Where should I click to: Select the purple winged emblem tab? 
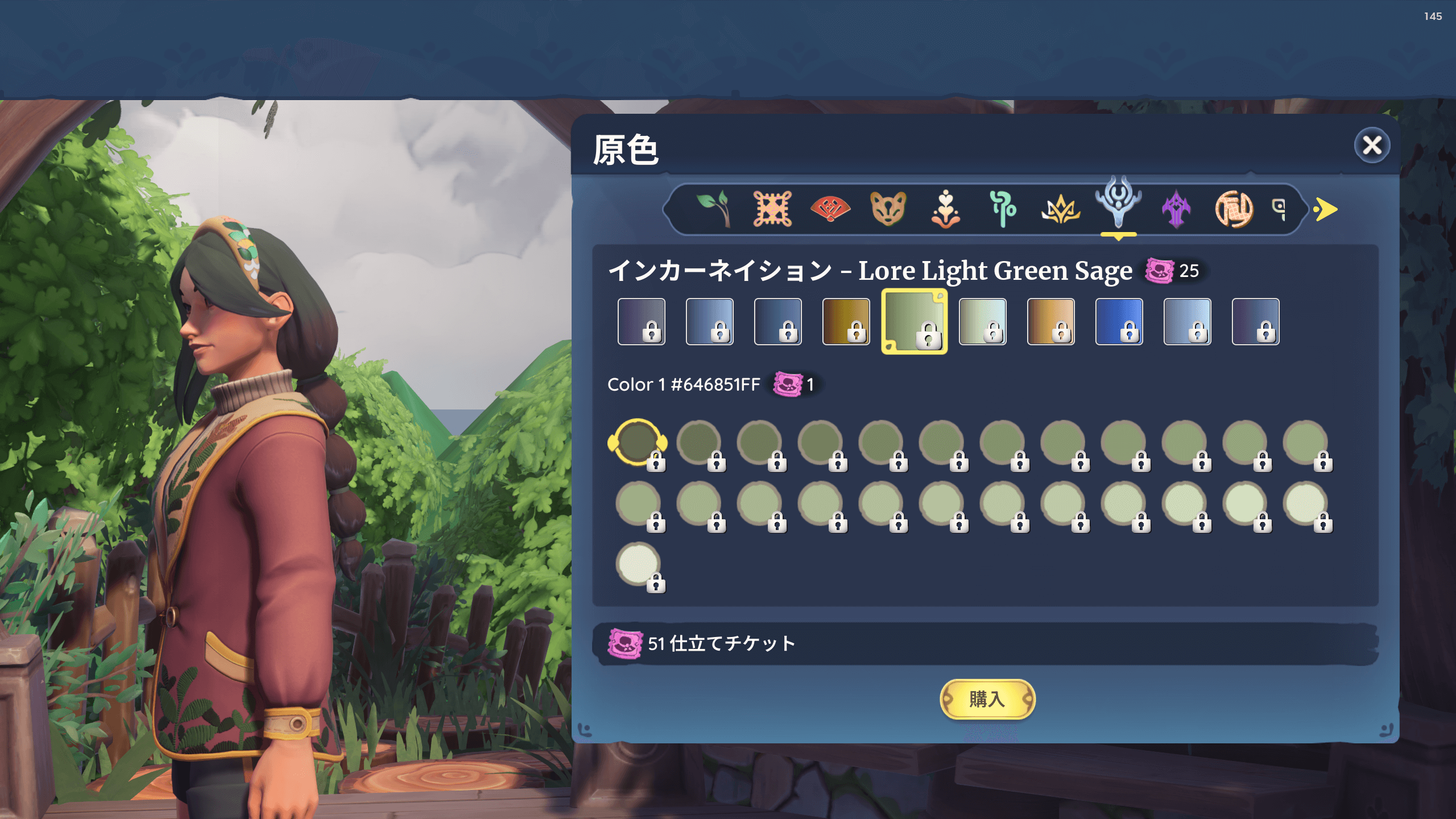1176,209
